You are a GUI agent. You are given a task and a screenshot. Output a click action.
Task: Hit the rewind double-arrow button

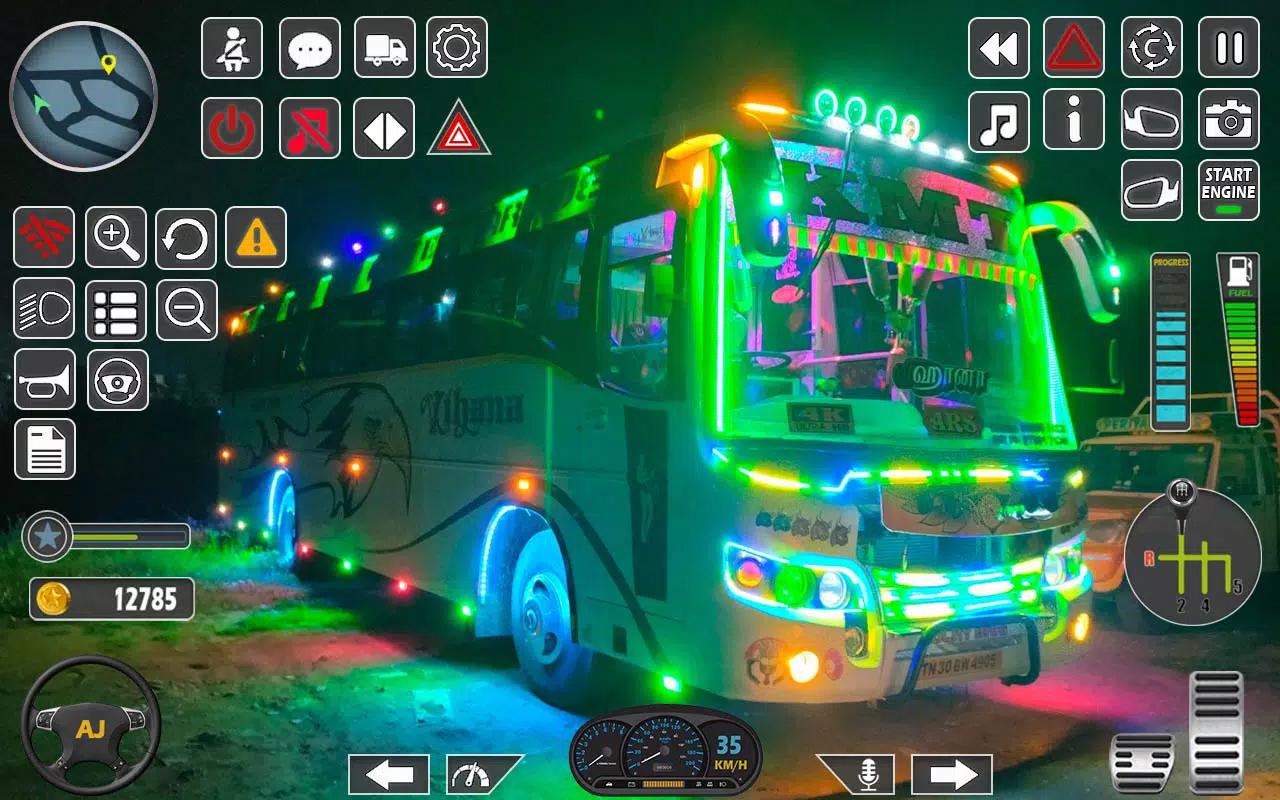[998, 48]
